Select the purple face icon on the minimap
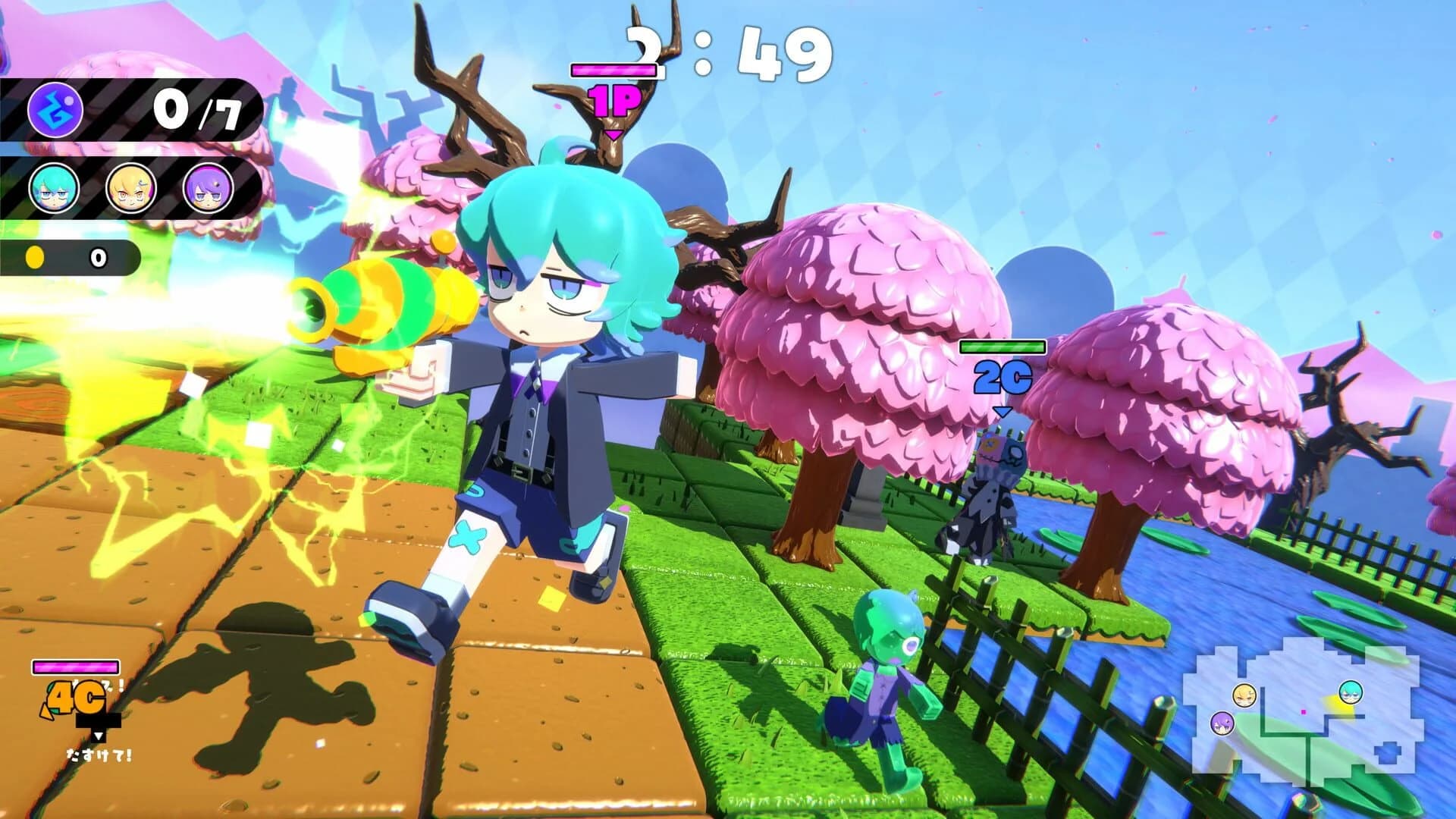1456x819 pixels. [1222, 724]
